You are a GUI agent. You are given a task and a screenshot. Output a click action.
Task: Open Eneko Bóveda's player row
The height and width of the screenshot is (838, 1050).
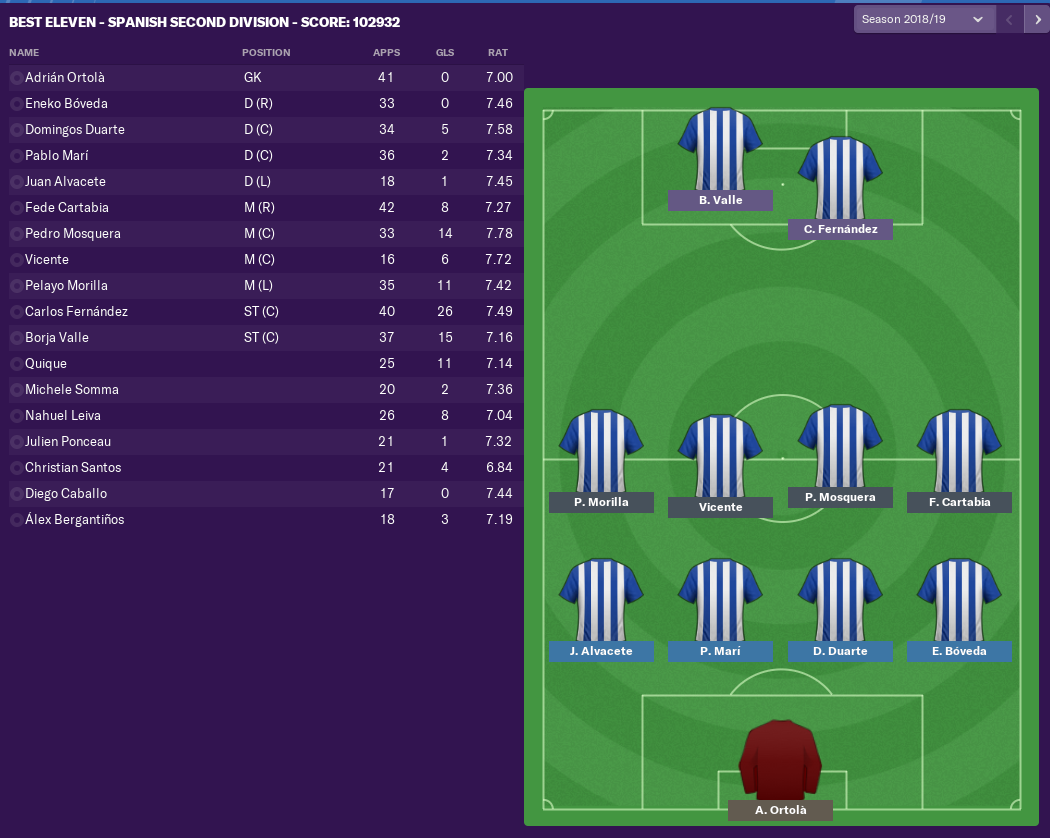tap(66, 104)
